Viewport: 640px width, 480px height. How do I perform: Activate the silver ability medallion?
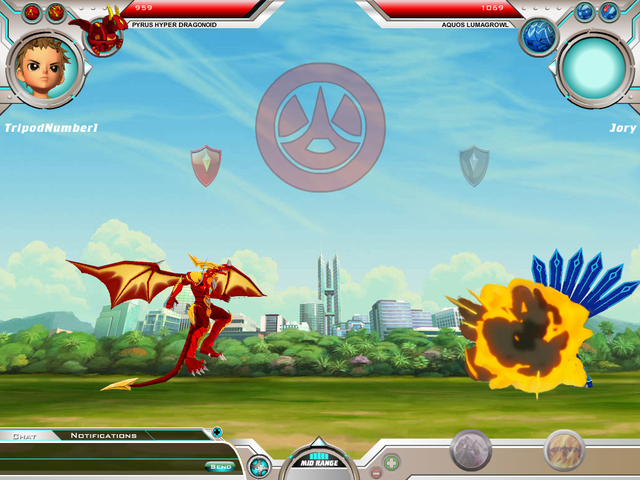coord(470,450)
